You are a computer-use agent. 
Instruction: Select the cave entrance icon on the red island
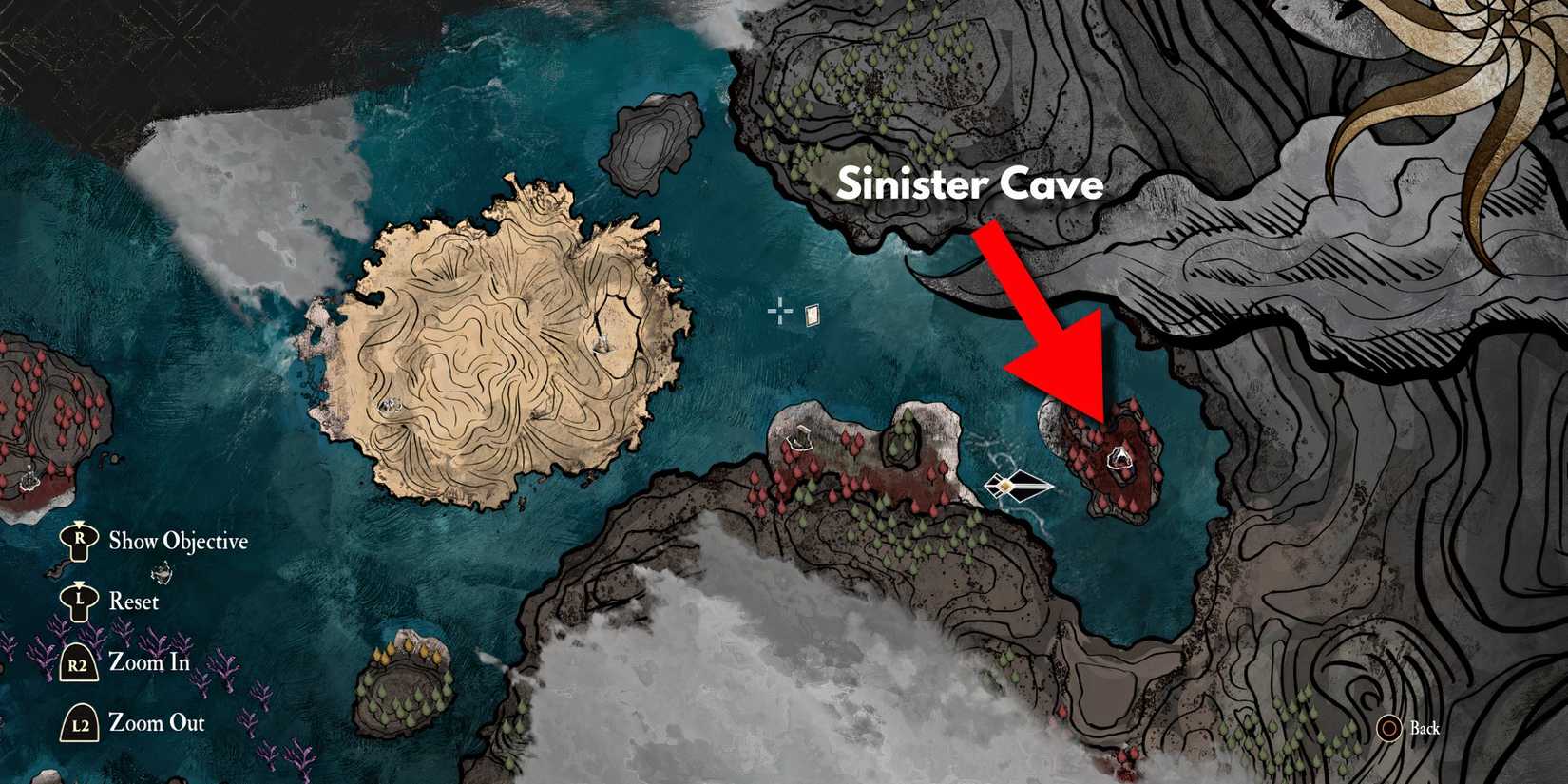point(1119,459)
